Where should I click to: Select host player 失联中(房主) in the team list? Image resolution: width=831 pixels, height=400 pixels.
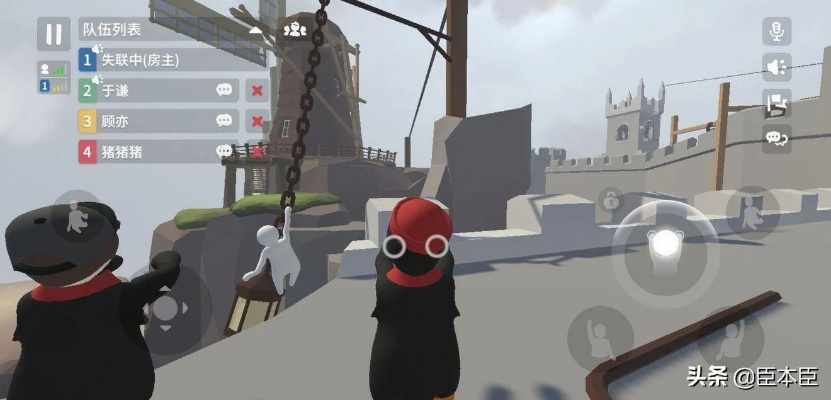tap(158, 60)
